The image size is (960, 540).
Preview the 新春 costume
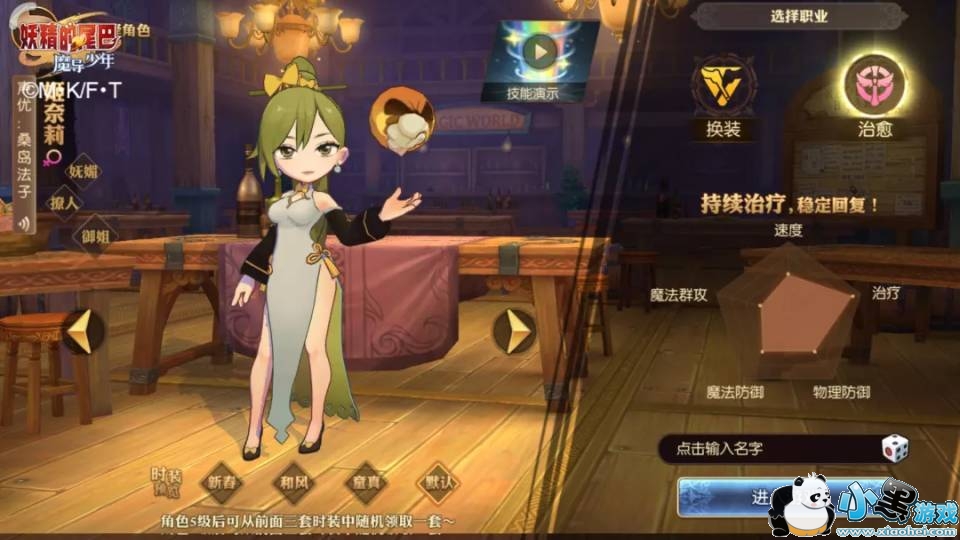point(225,481)
